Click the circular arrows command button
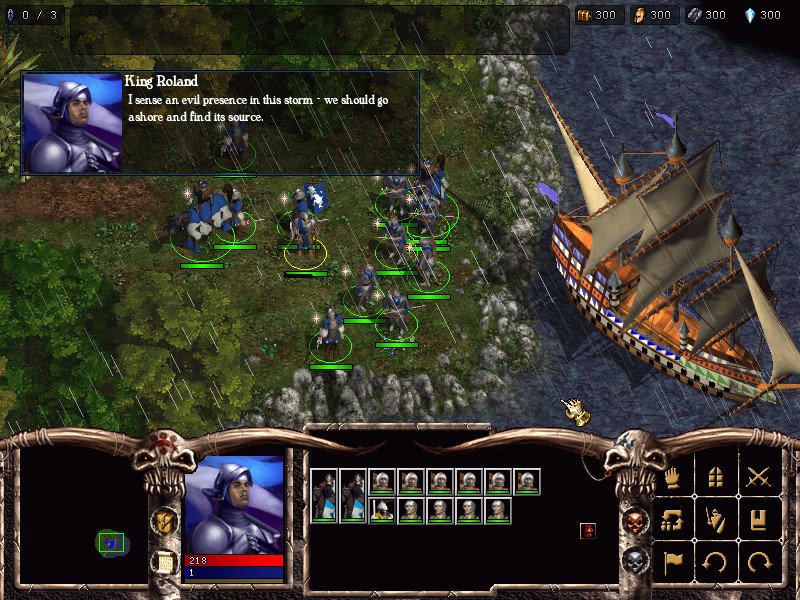800x600 pixels. [x=673, y=520]
